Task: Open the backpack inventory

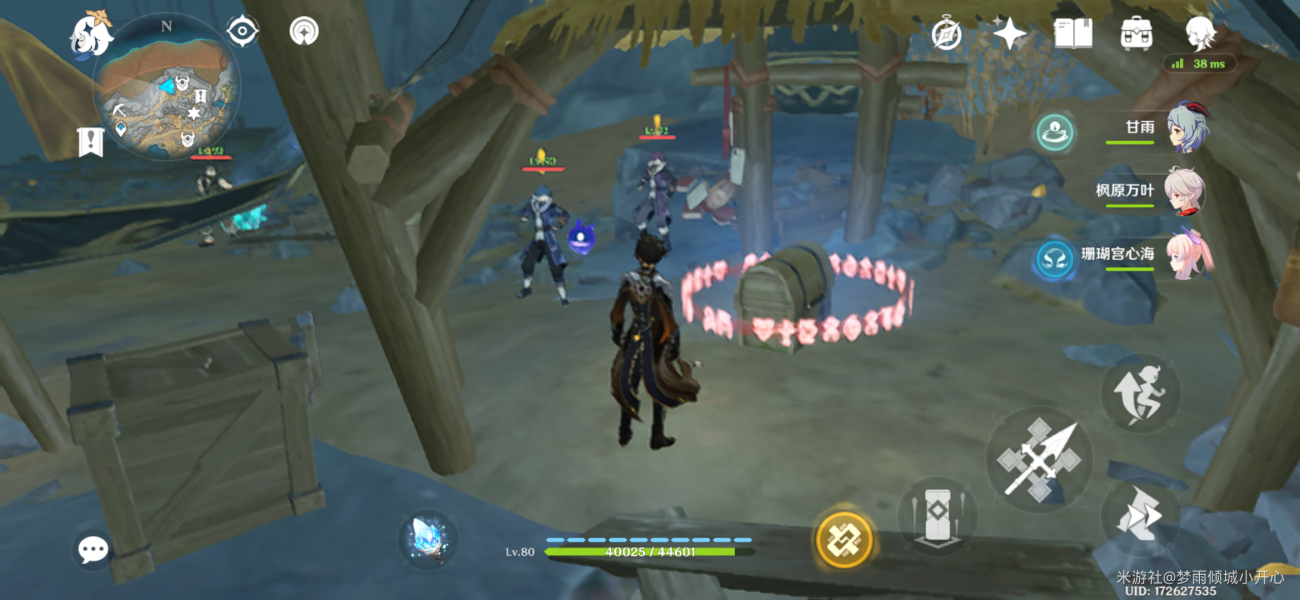Action: (1136, 34)
